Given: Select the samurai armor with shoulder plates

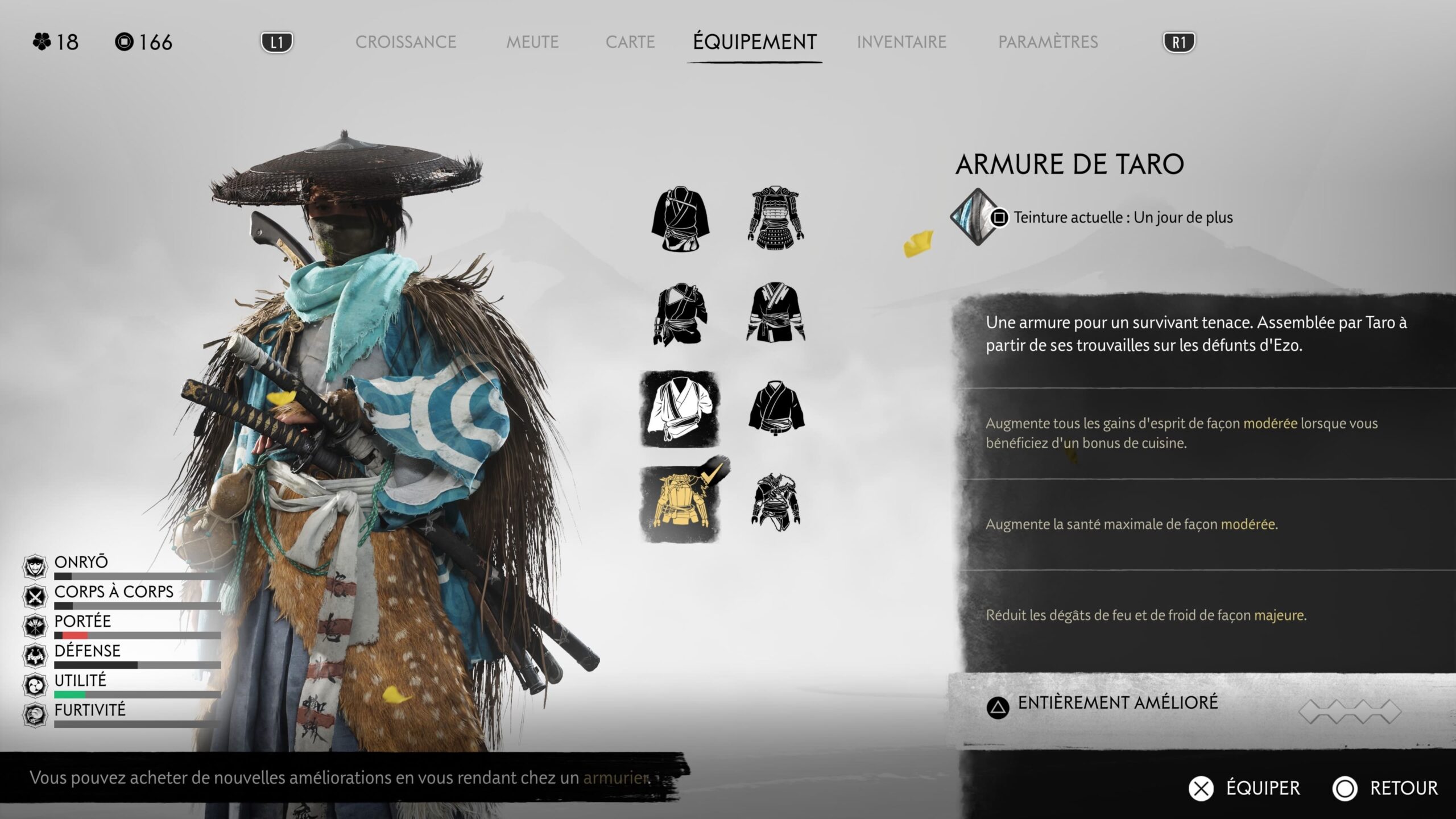Looking at the screenshot, I should 775,217.
